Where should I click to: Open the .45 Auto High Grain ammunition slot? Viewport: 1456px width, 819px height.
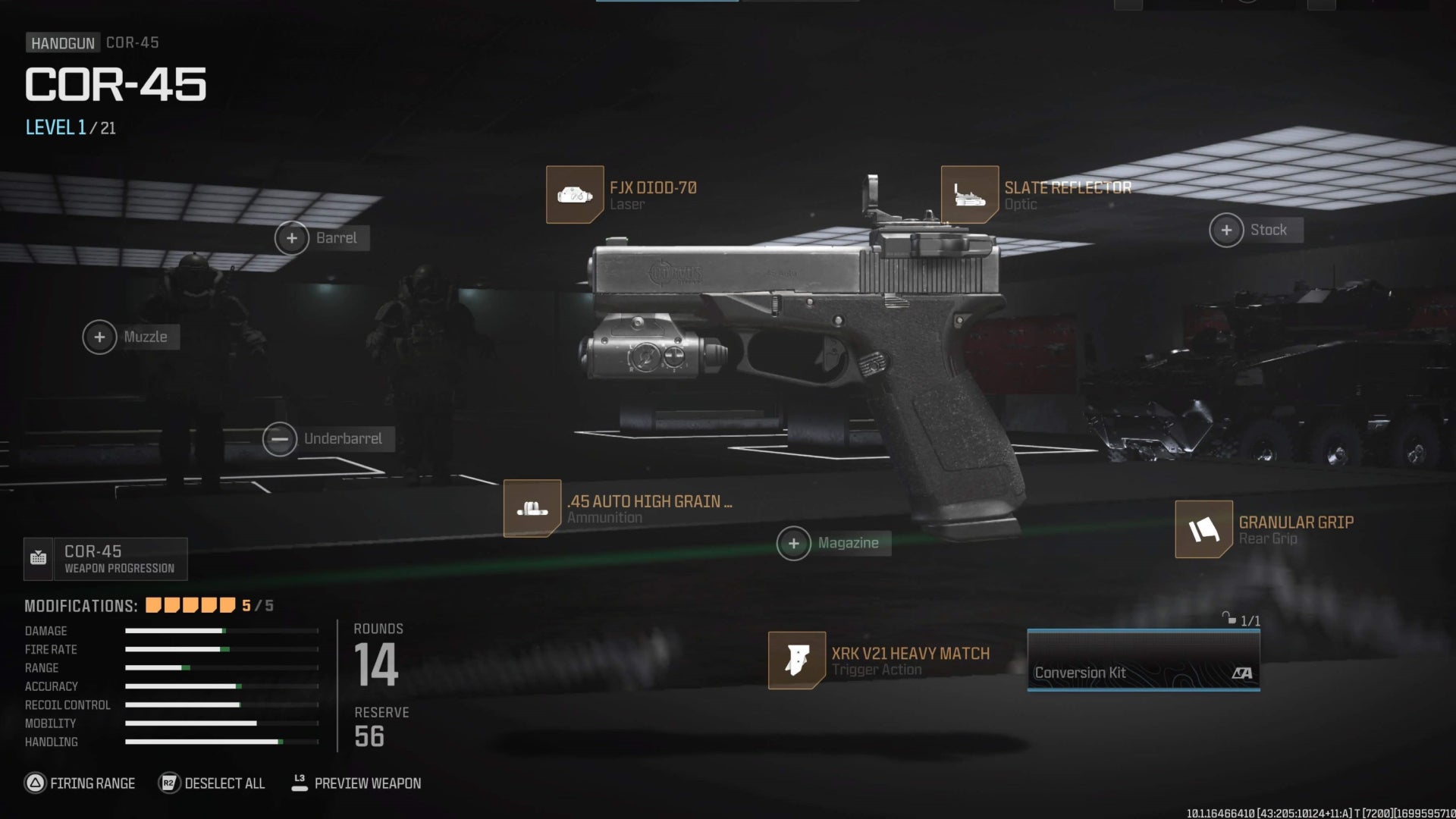click(532, 509)
